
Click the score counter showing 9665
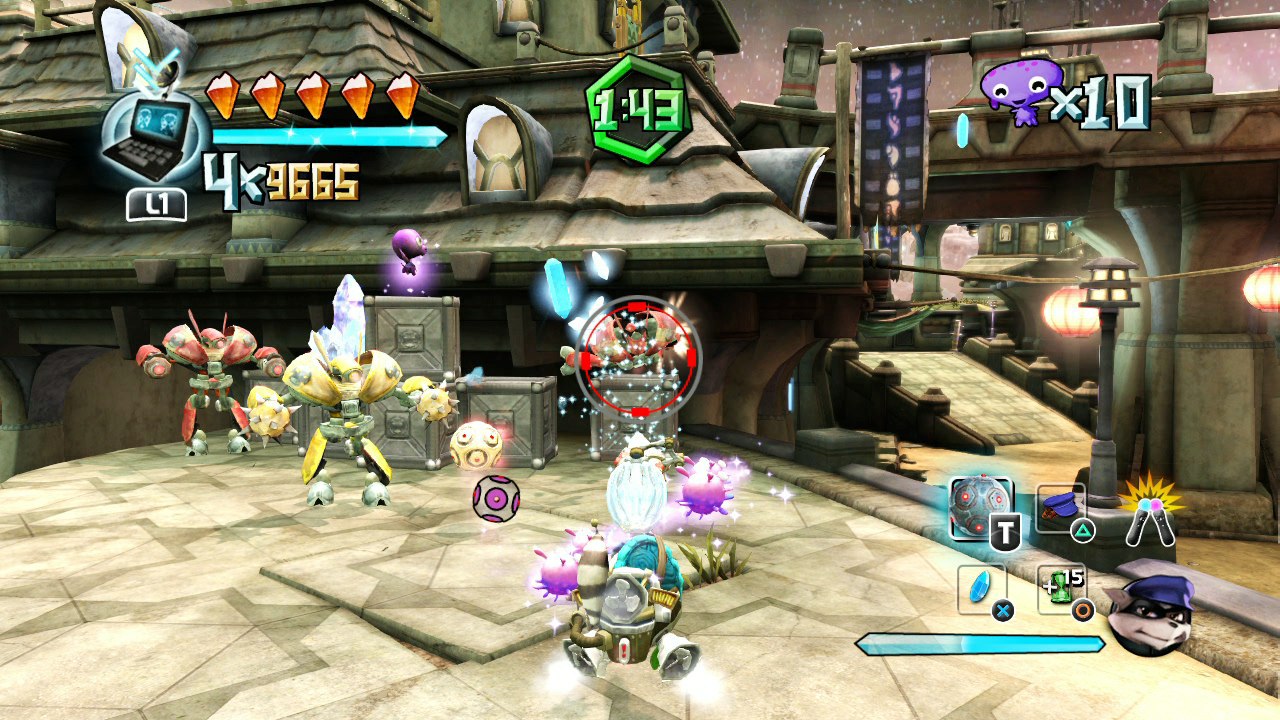[x=315, y=178]
